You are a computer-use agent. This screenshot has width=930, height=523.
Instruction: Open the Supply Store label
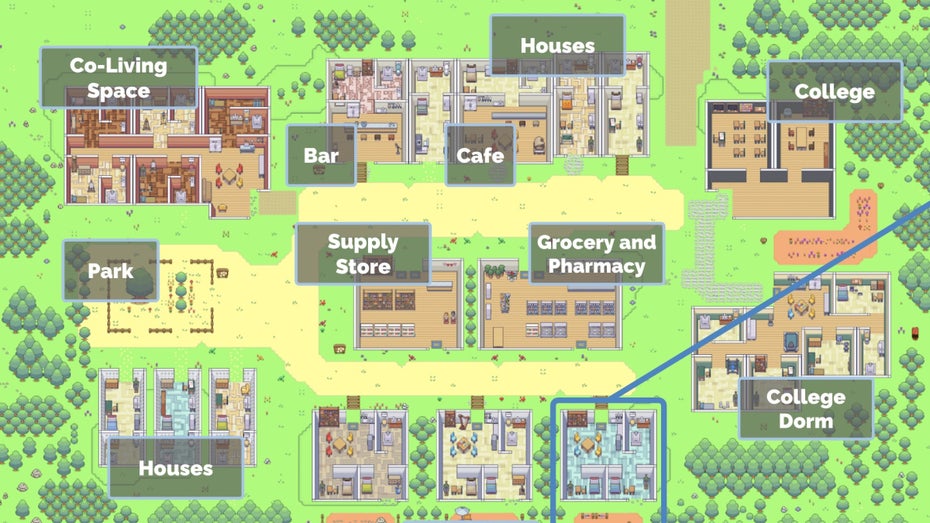coord(363,254)
